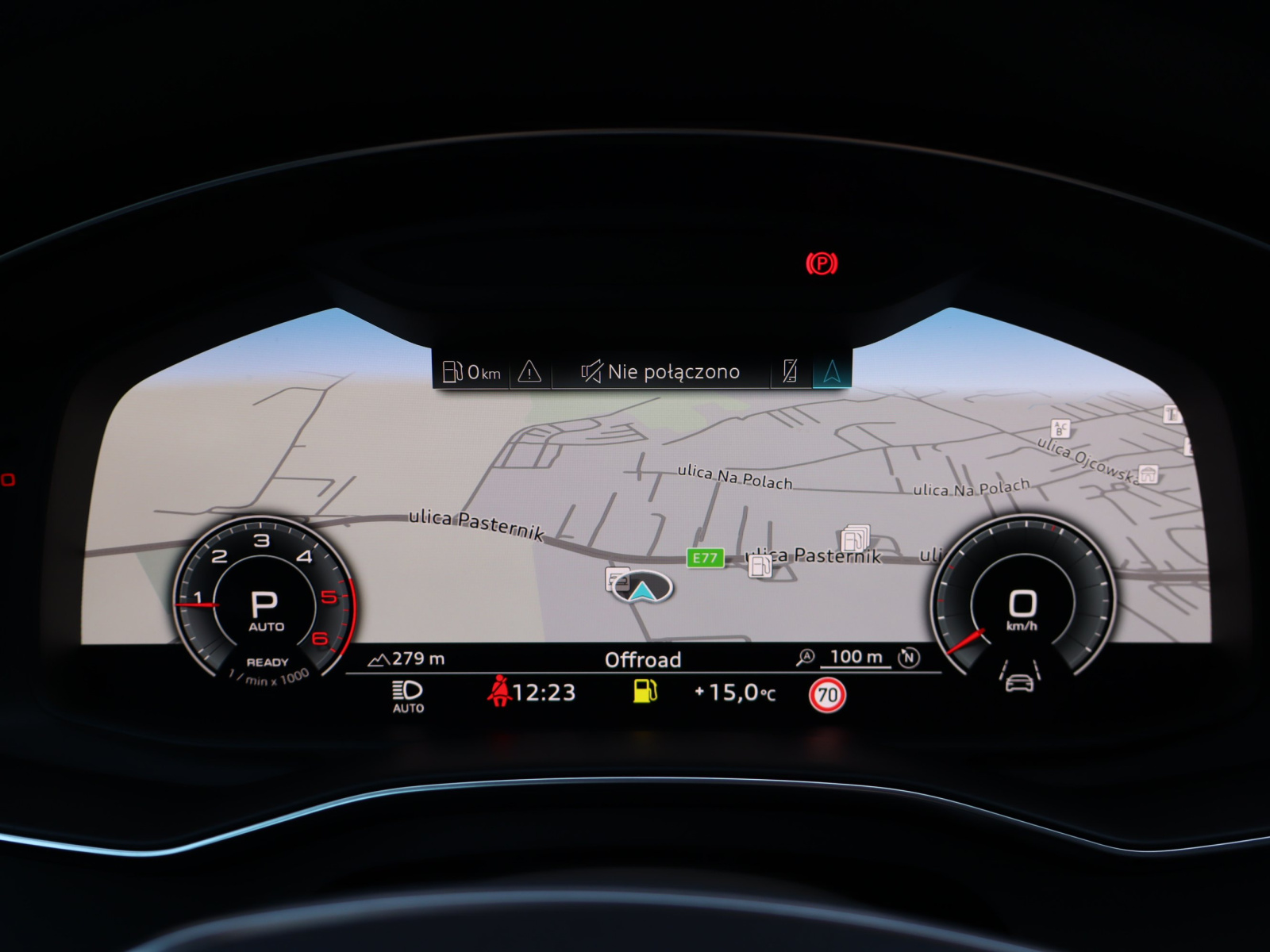Select the Nie połączono media tab
1270x952 pixels.
coord(660,371)
